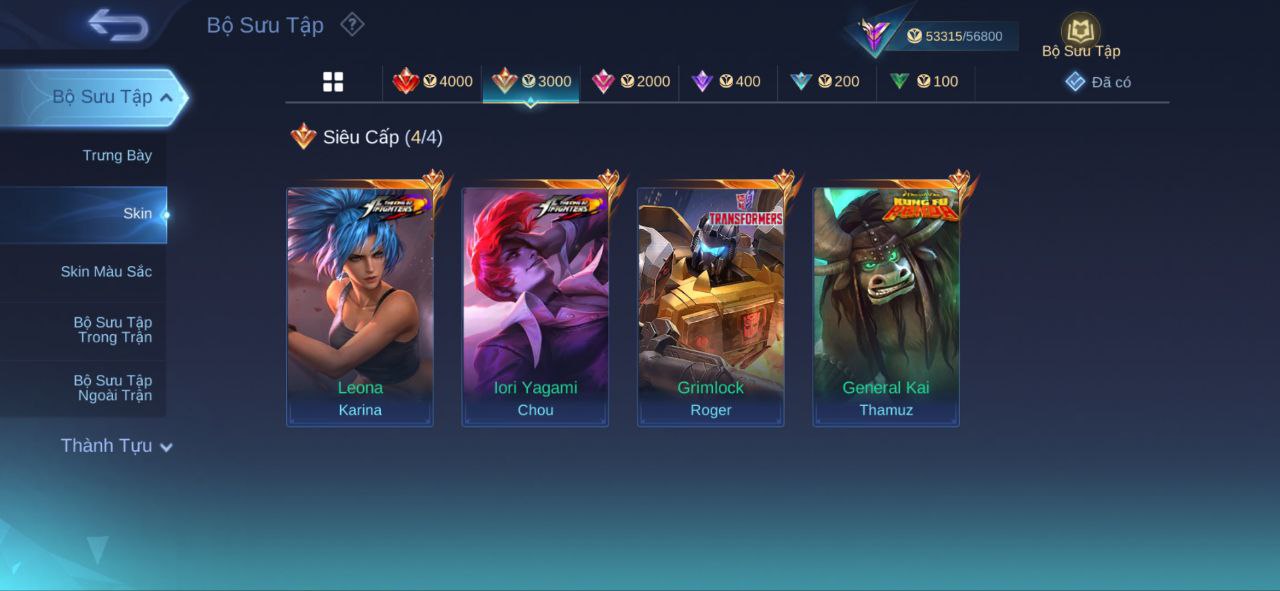Expand the Thành Tựu section
This screenshot has height=591, width=1280.
point(116,446)
